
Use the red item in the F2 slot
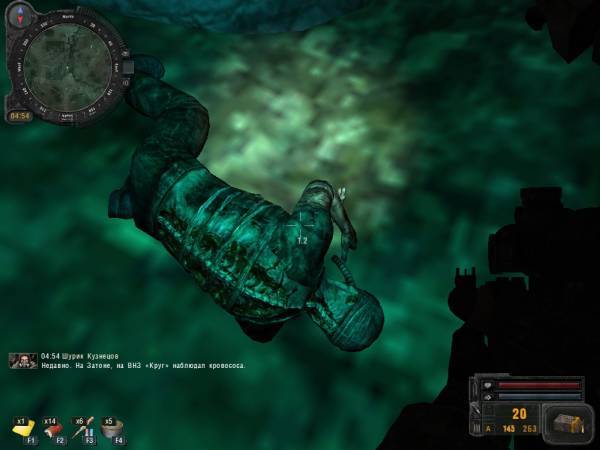[x=53, y=429]
